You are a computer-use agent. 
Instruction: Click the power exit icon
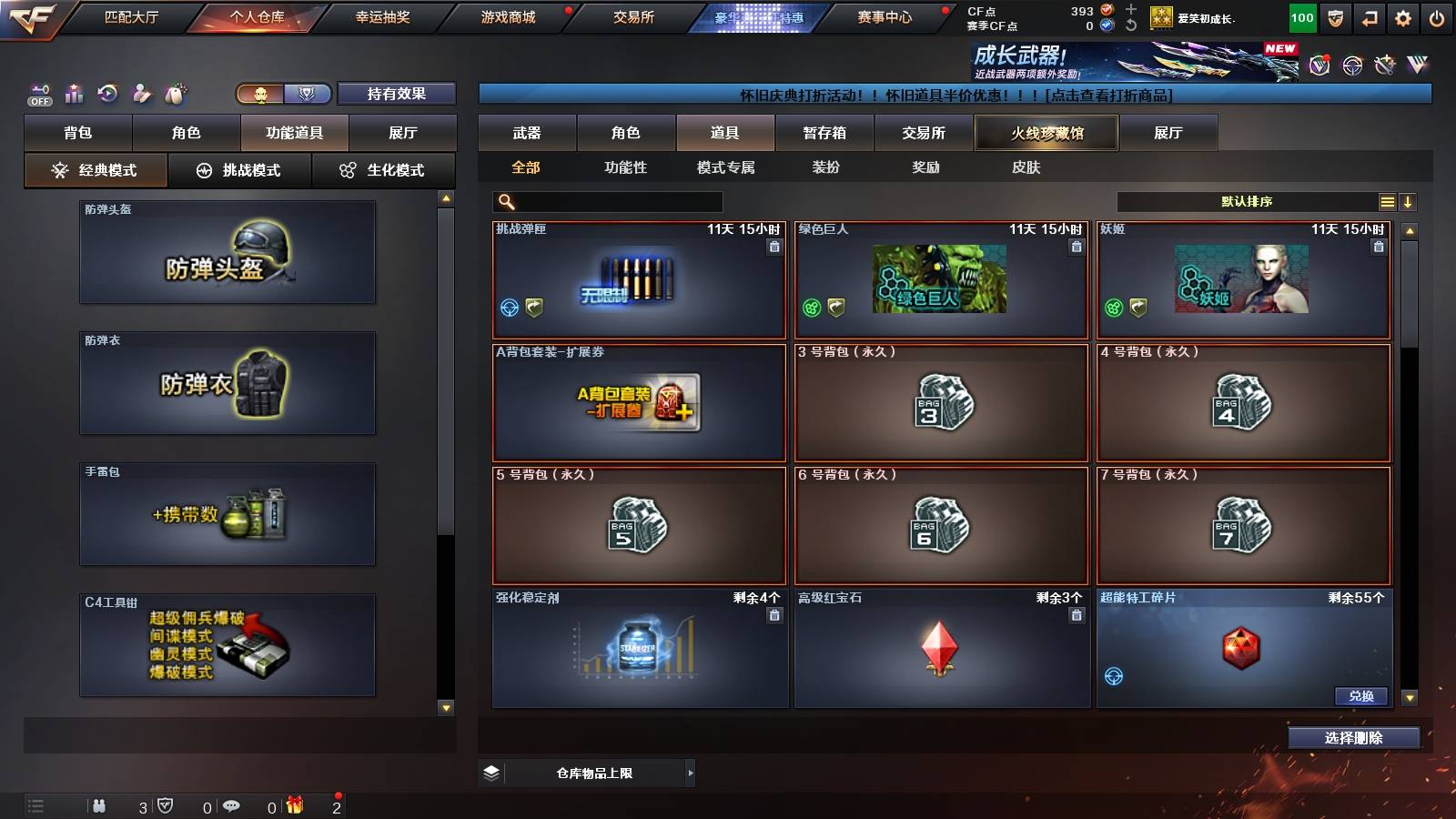coord(1435,15)
